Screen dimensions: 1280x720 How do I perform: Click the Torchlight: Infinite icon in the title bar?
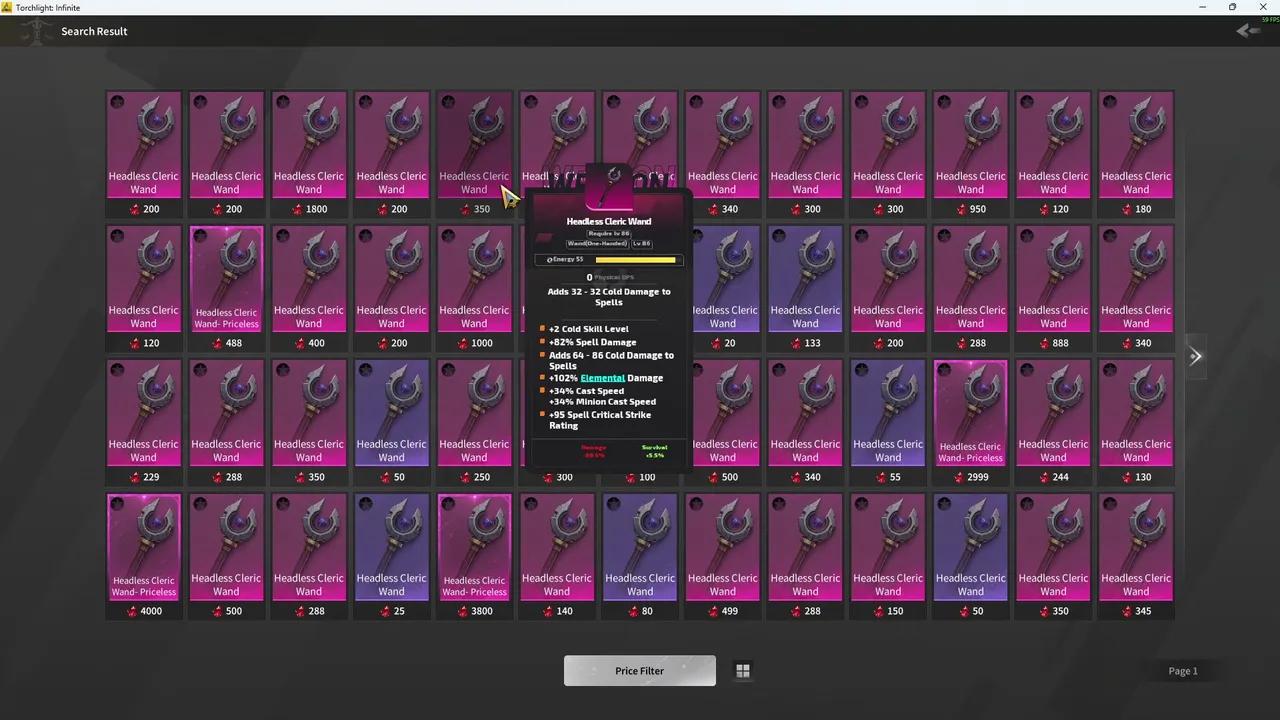(9, 7)
